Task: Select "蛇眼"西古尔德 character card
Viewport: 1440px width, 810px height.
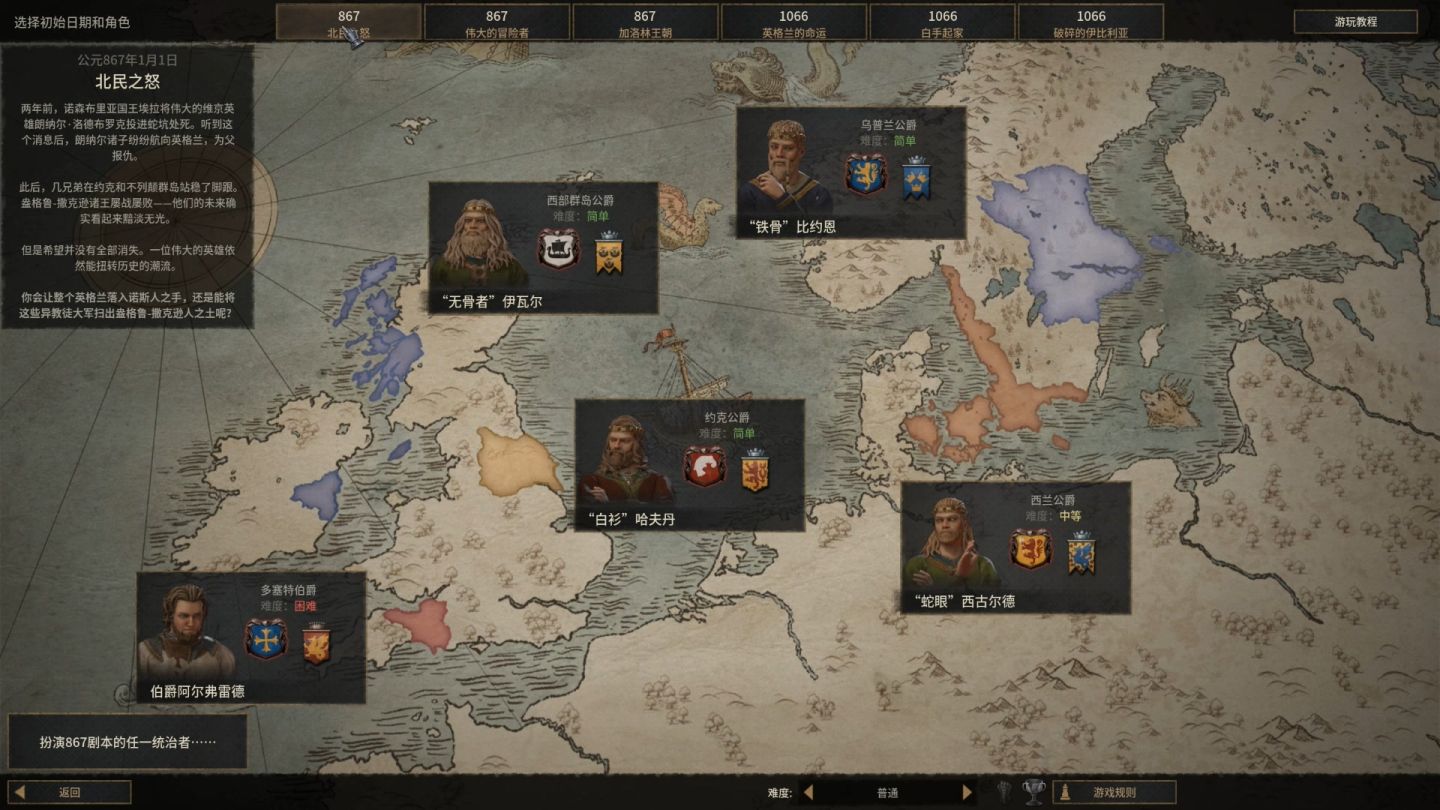Action: pyautogui.click(x=1015, y=547)
